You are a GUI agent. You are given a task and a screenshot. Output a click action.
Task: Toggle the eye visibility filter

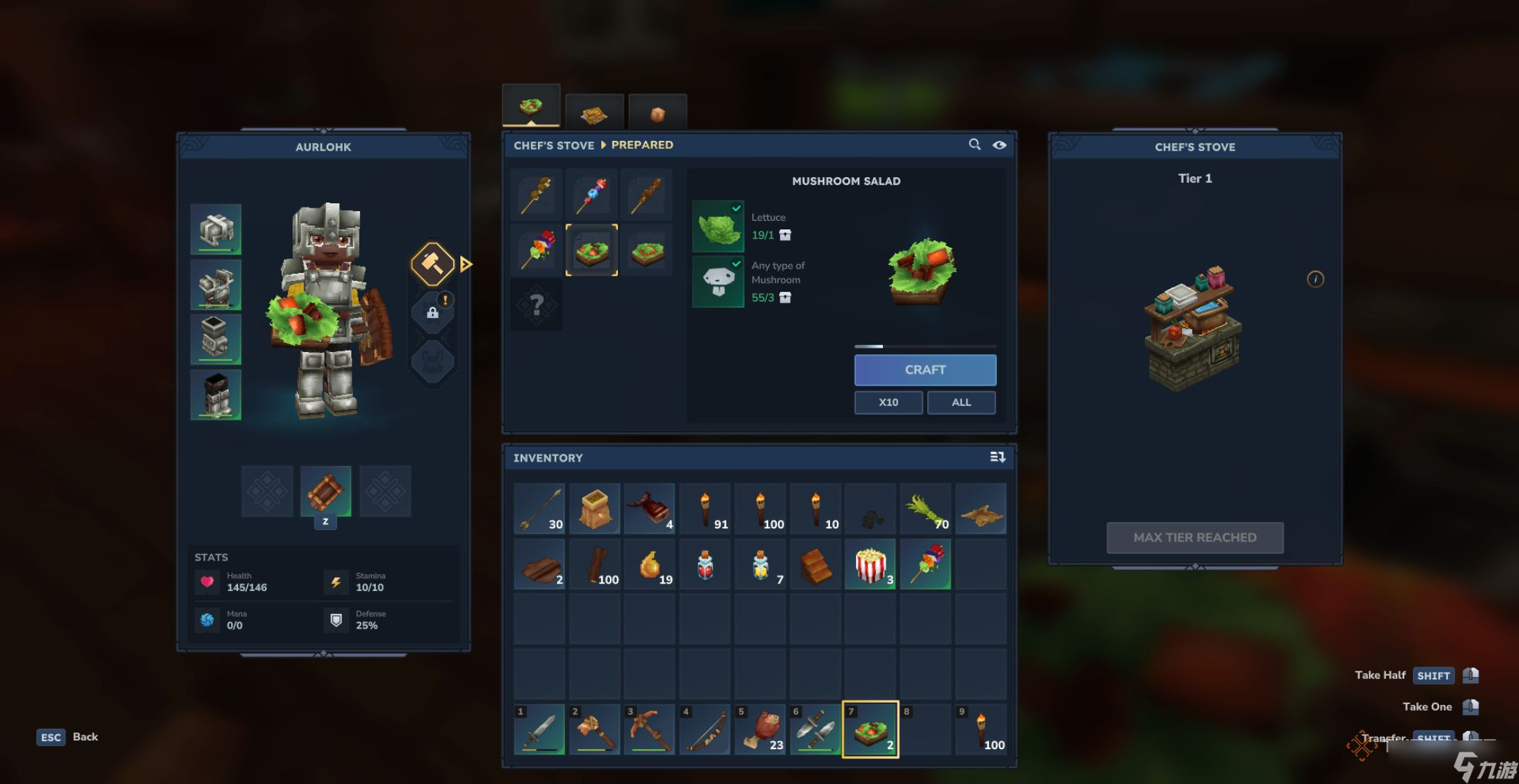(x=1000, y=144)
